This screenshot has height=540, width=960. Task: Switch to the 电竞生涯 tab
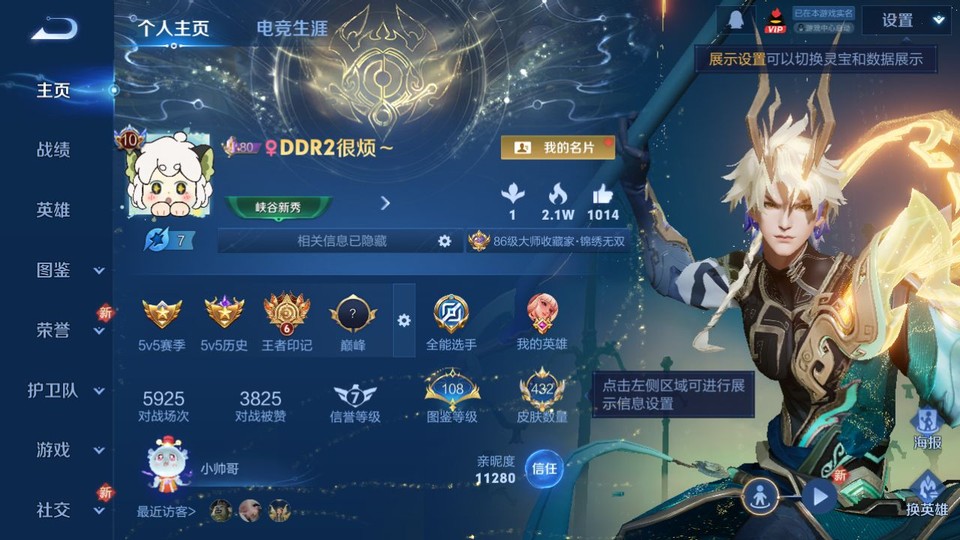pyautogui.click(x=292, y=29)
